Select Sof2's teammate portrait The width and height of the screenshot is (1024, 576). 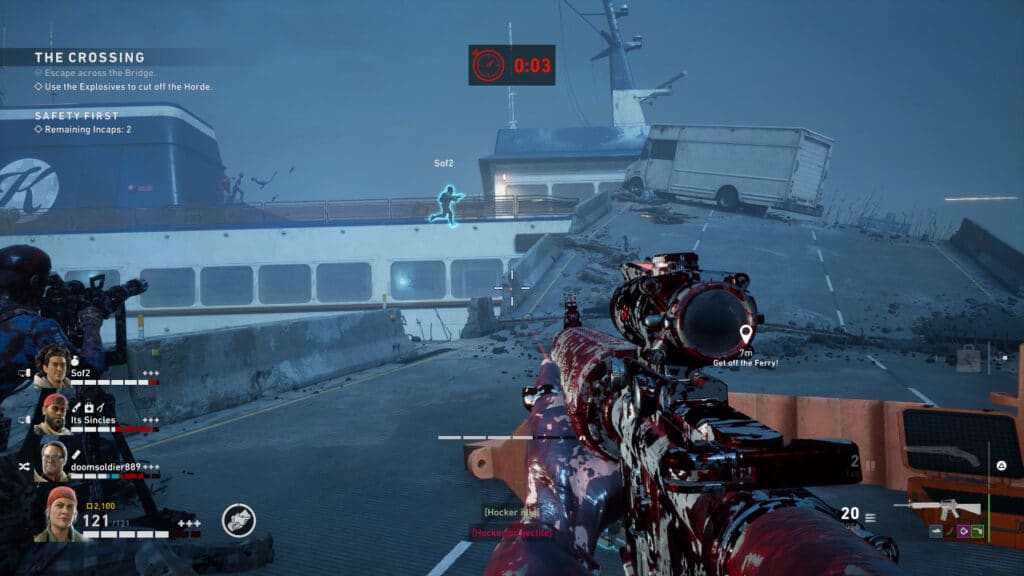point(52,366)
